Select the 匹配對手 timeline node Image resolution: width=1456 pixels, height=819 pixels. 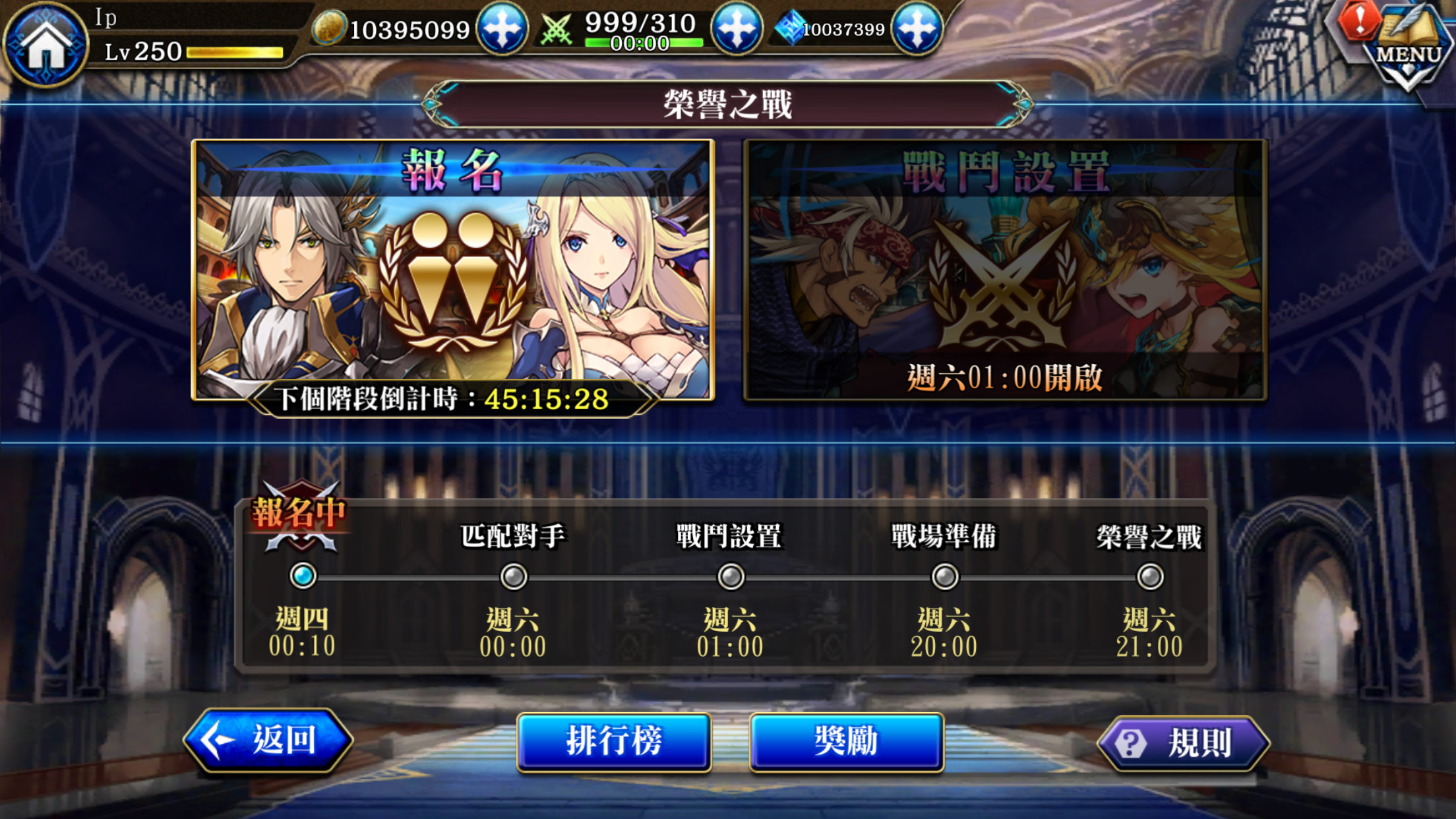coord(512,574)
